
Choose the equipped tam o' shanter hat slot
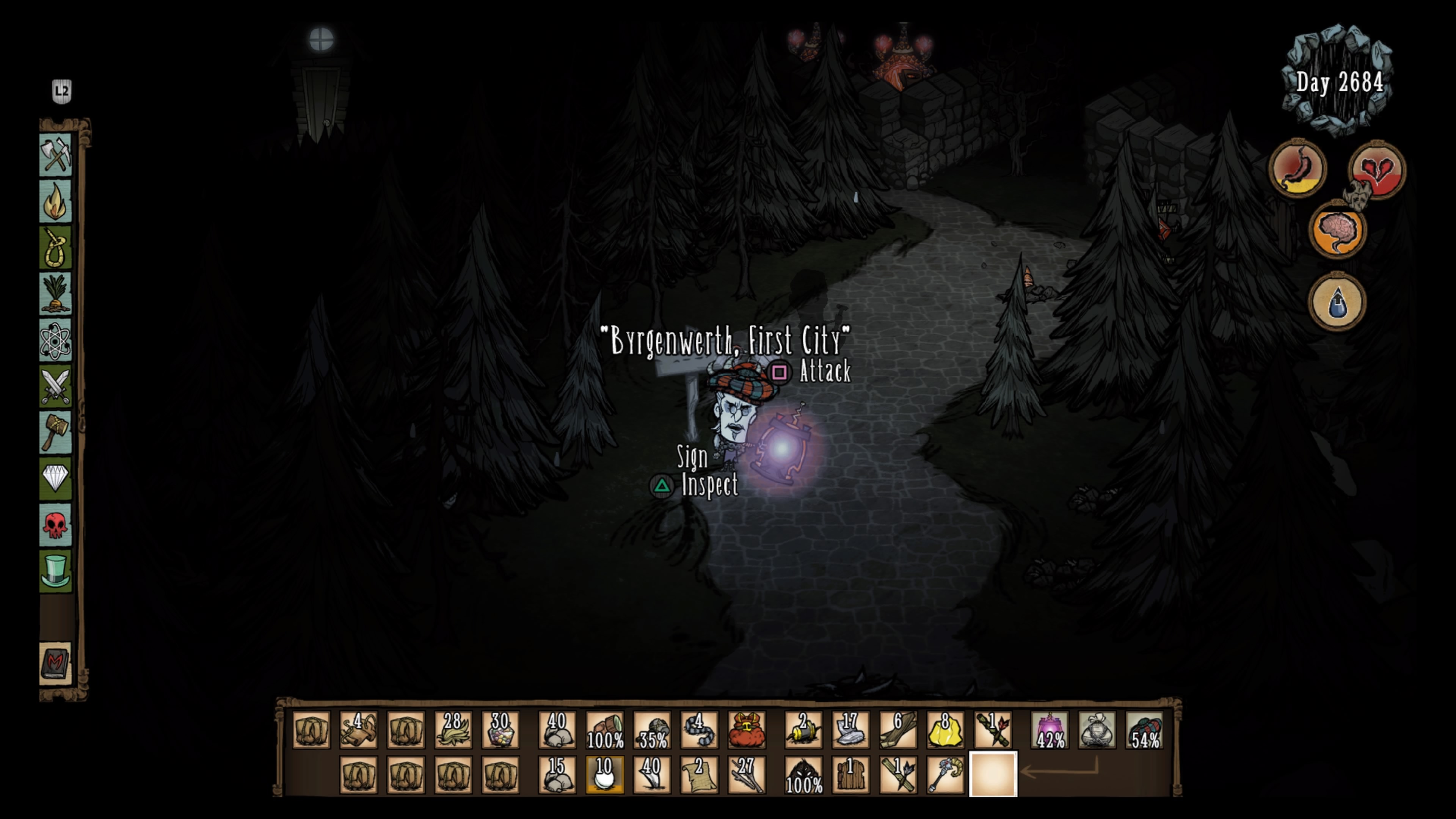tap(1145, 730)
